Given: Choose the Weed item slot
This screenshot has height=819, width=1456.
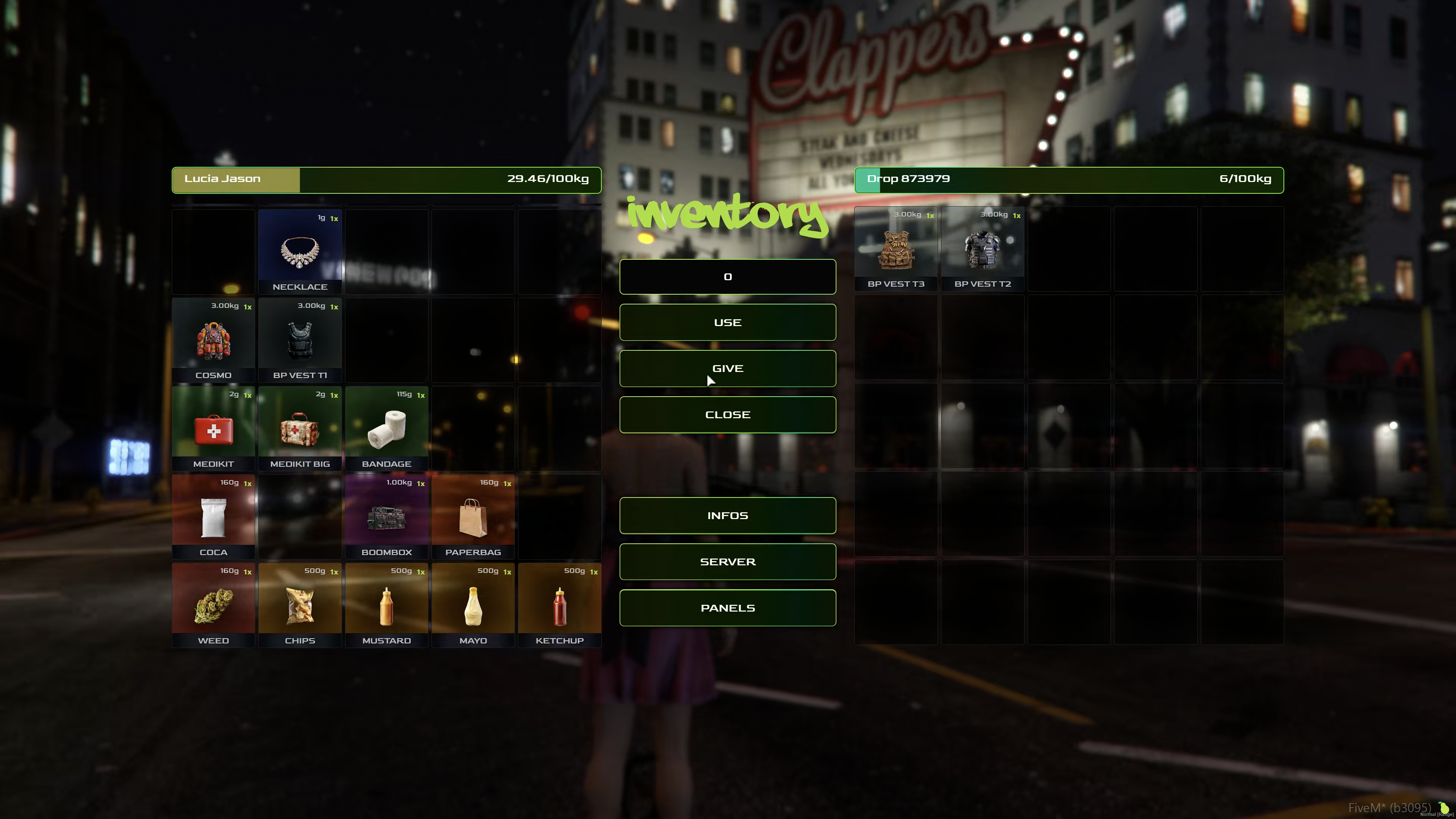Looking at the screenshot, I should pos(213,606).
